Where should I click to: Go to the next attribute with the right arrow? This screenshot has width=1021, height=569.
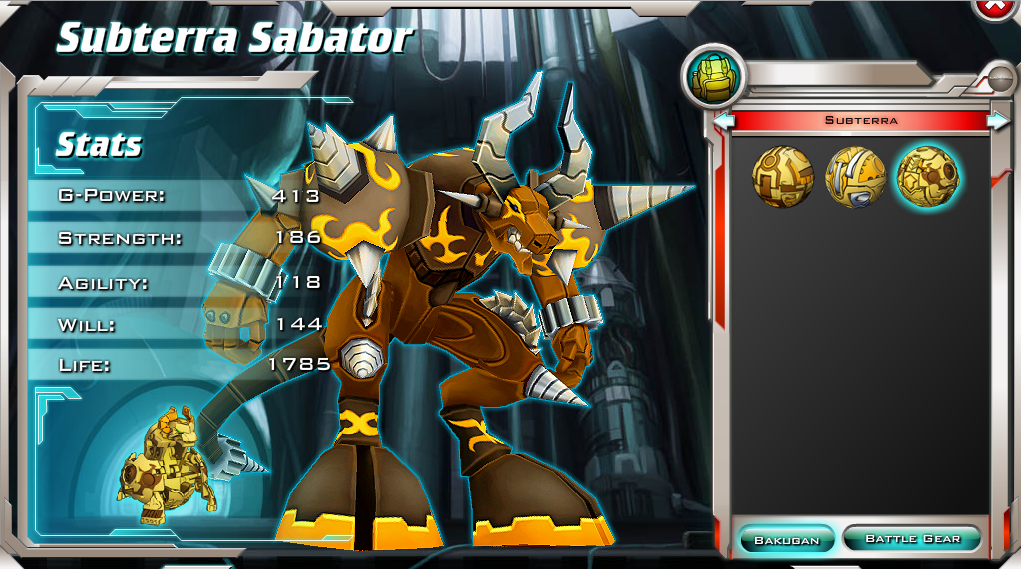coord(998,120)
